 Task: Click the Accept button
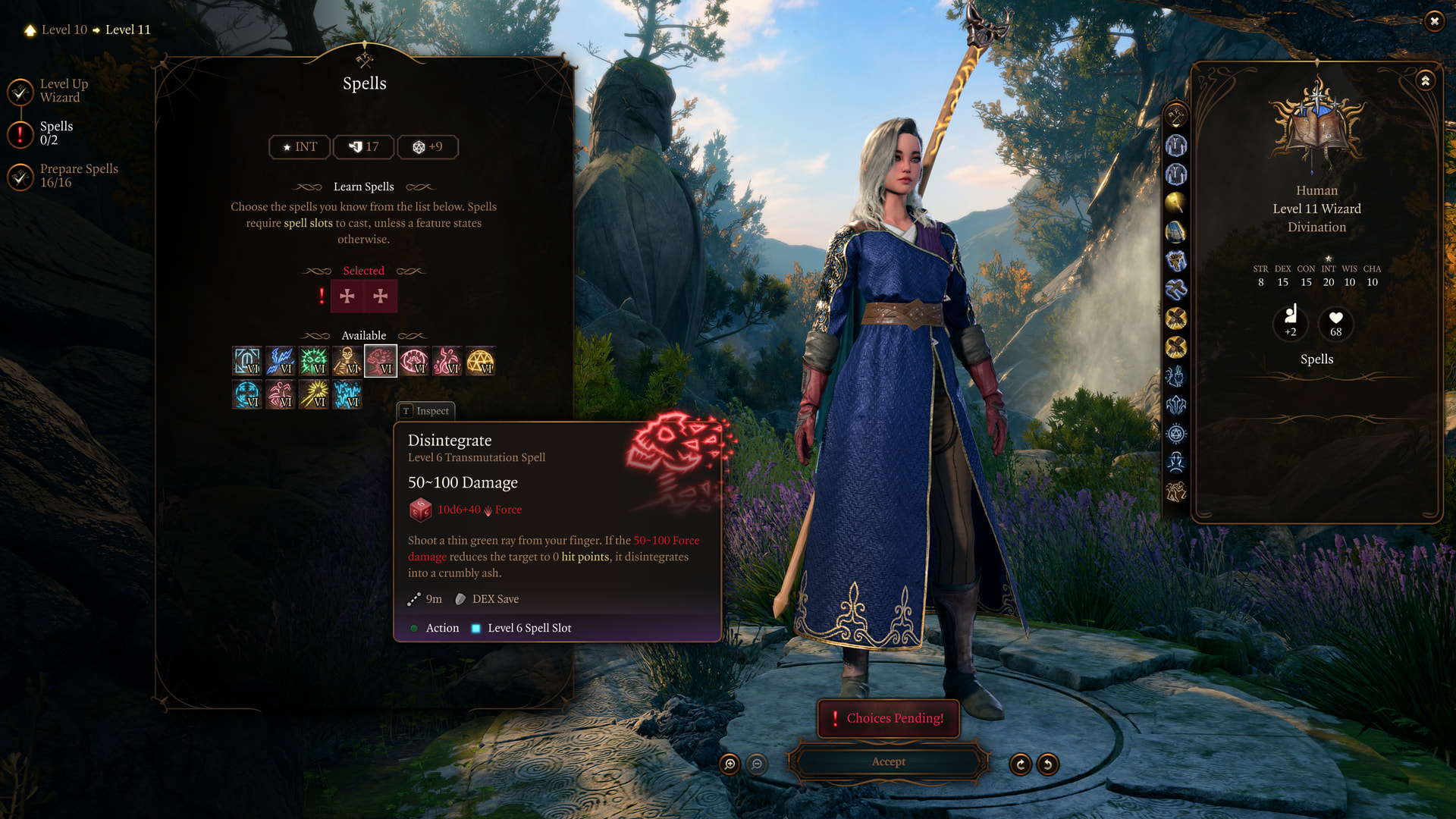(x=888, y=762)
